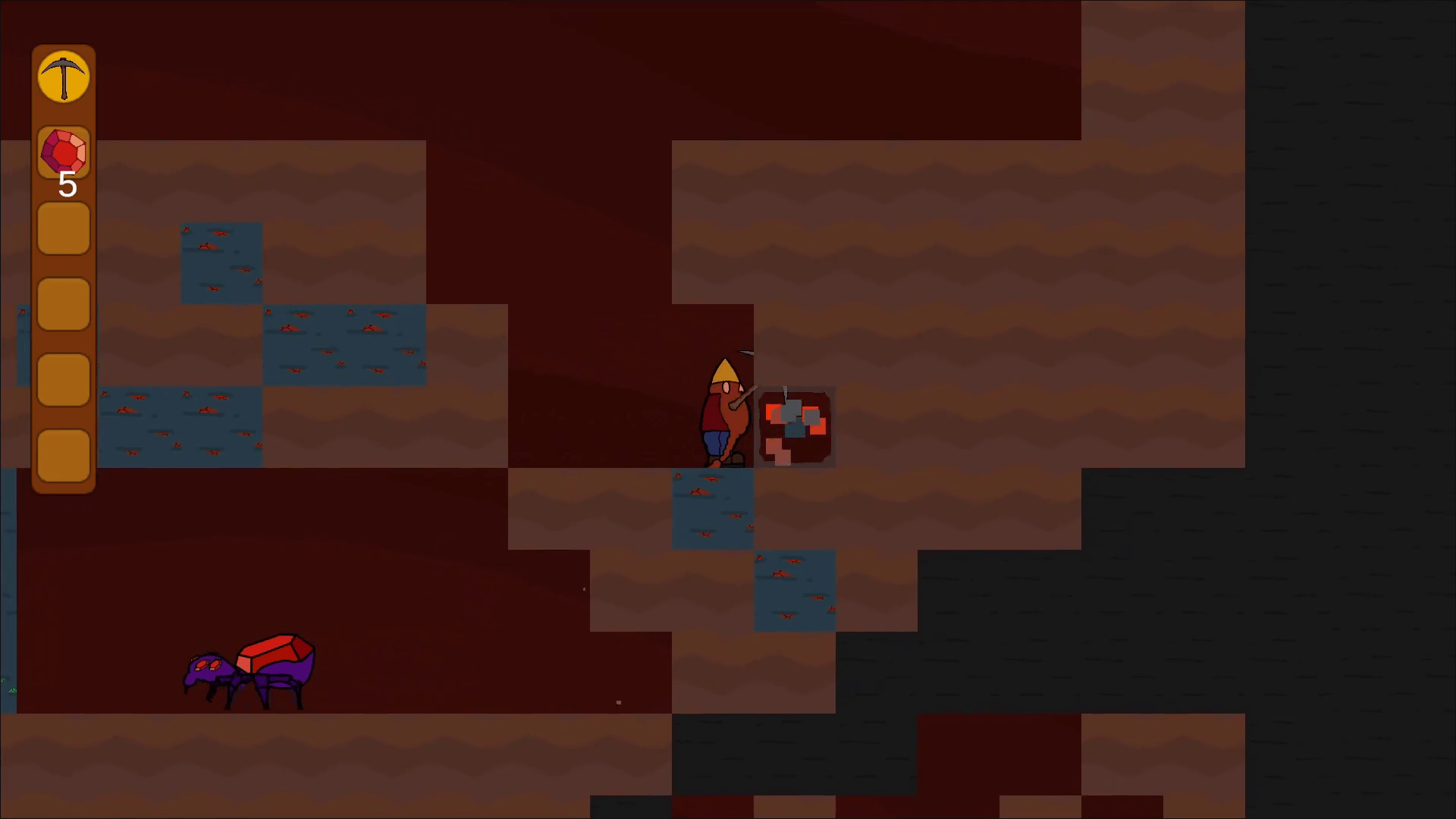1456x819 pixels.
Task: Select the red ruby gem slot
Action: tap(64, 152)
